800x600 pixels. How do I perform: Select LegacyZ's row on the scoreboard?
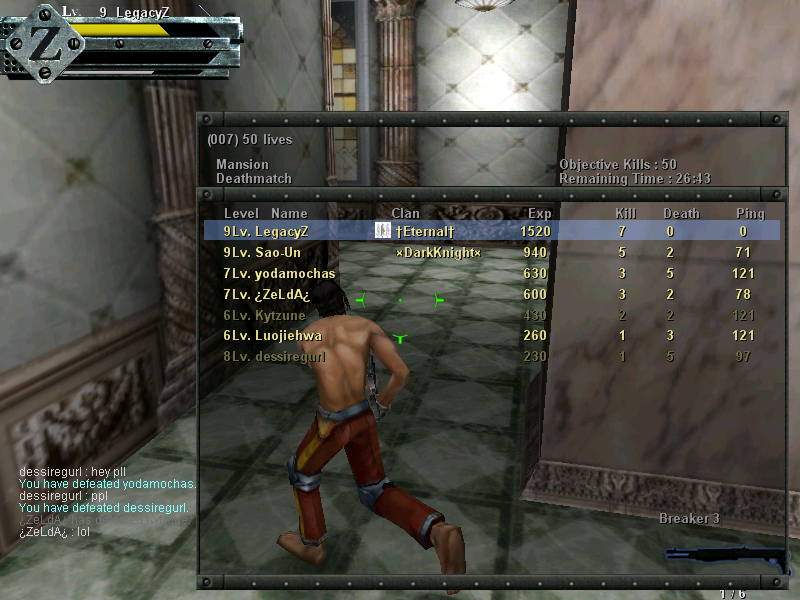point(490,231)
